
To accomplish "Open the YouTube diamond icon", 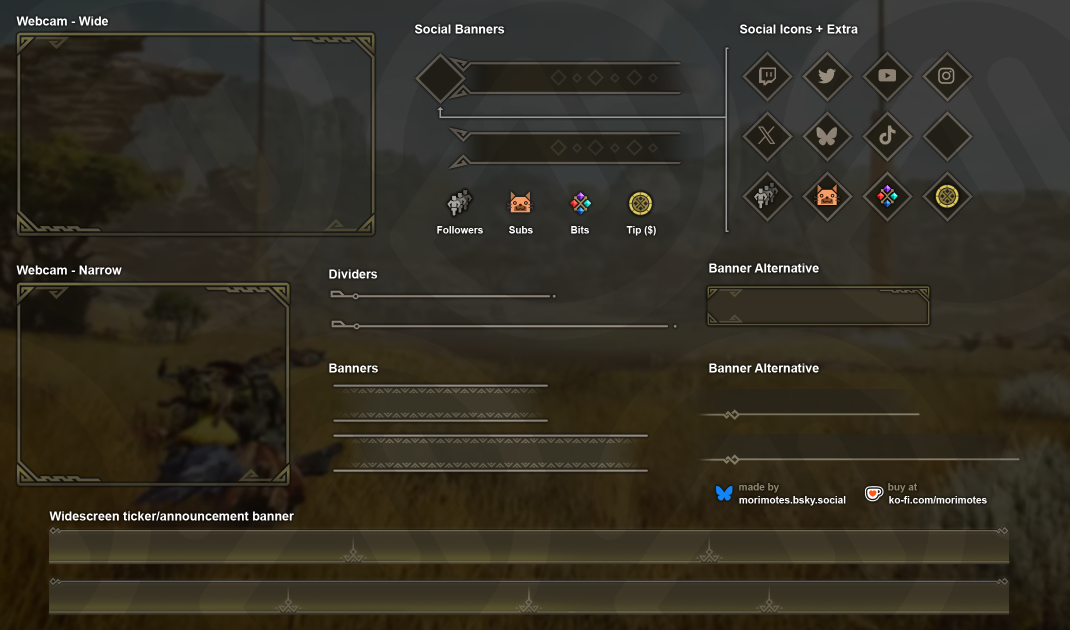I will click(887, 76).
